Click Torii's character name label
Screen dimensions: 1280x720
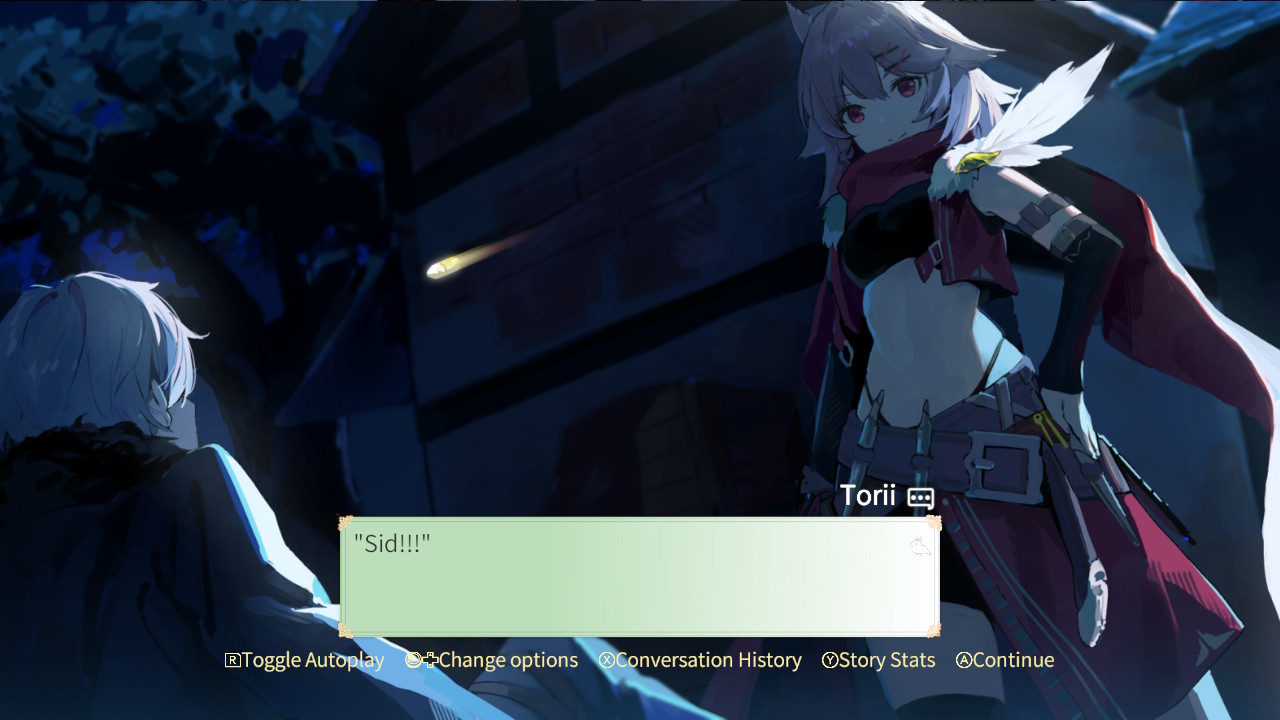869,495
